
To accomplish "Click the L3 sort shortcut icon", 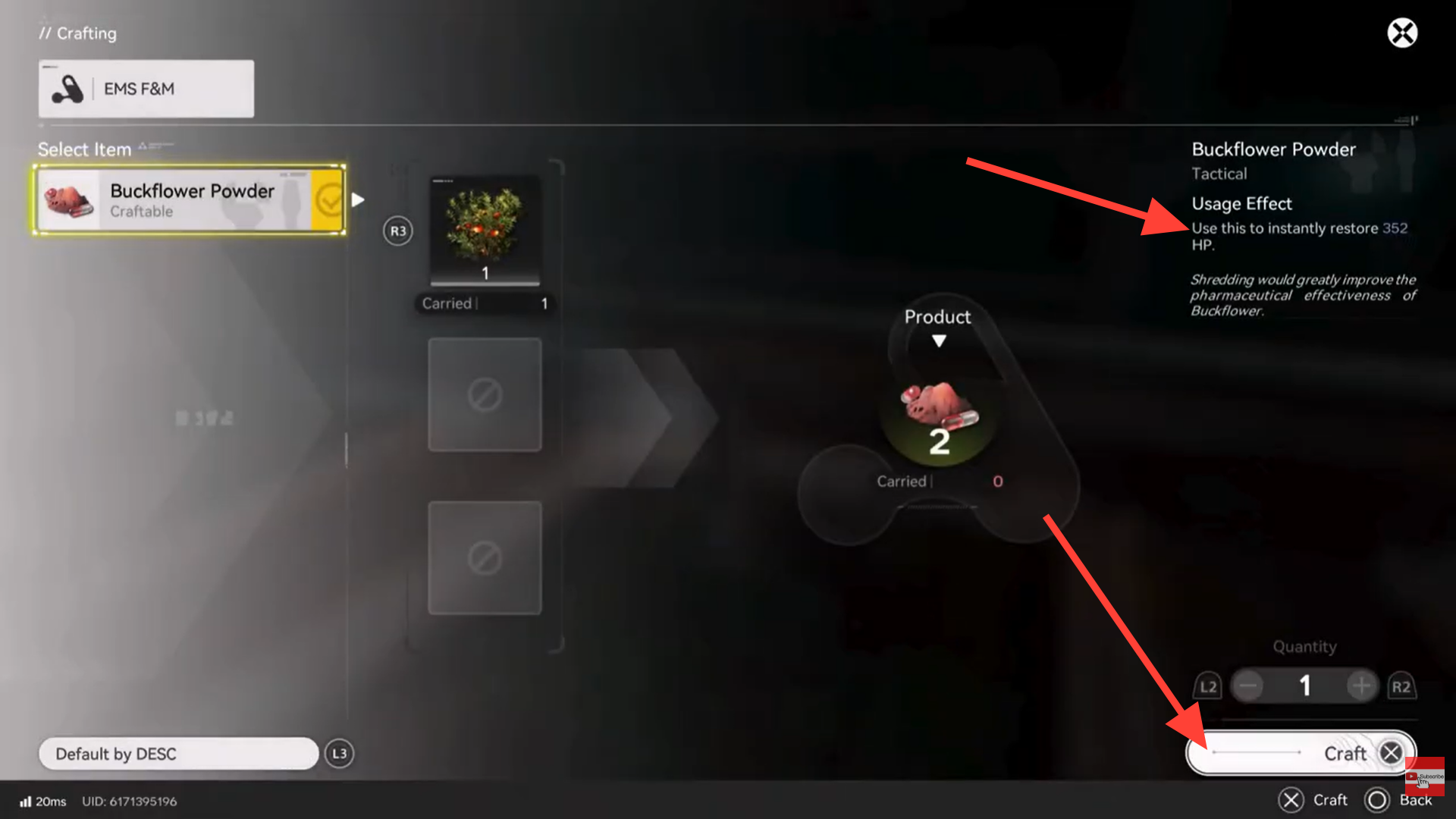I will click(339, 753).
